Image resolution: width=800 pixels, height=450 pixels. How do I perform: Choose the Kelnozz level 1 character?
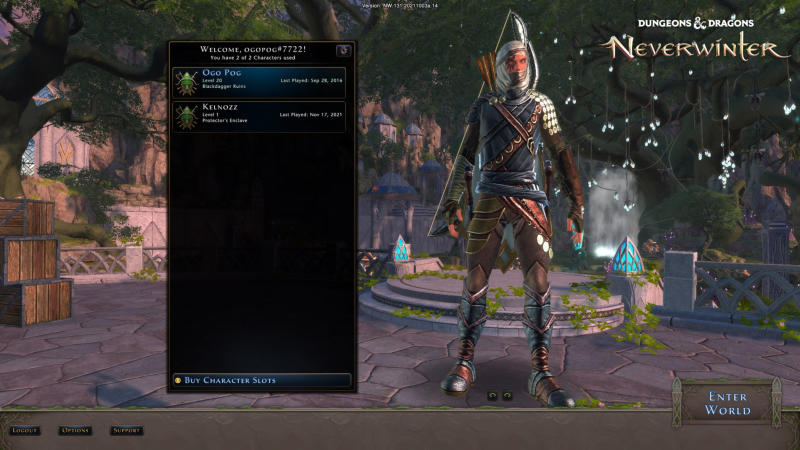point(260,116)
